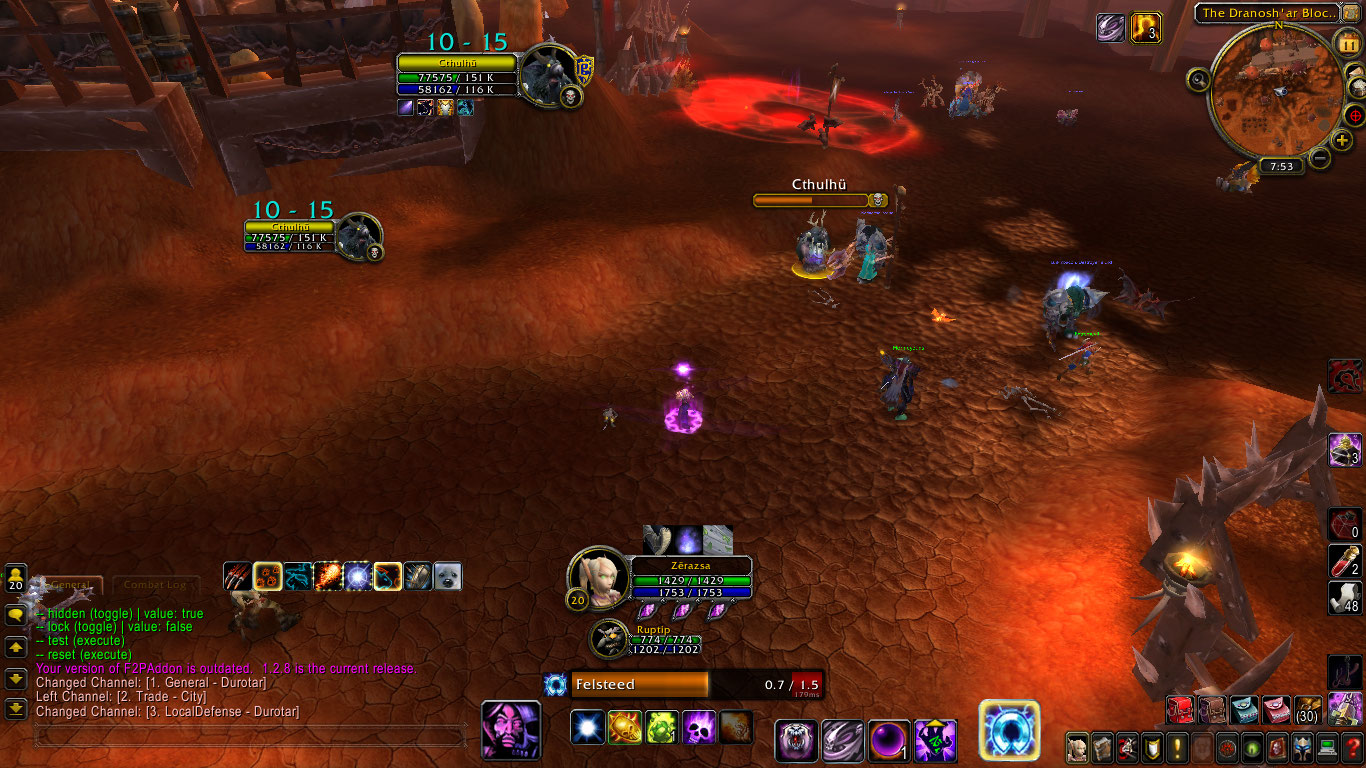1366x768 pixels.
Task: Zoom out the minimap with minus button
Action: coord(1320,158)
